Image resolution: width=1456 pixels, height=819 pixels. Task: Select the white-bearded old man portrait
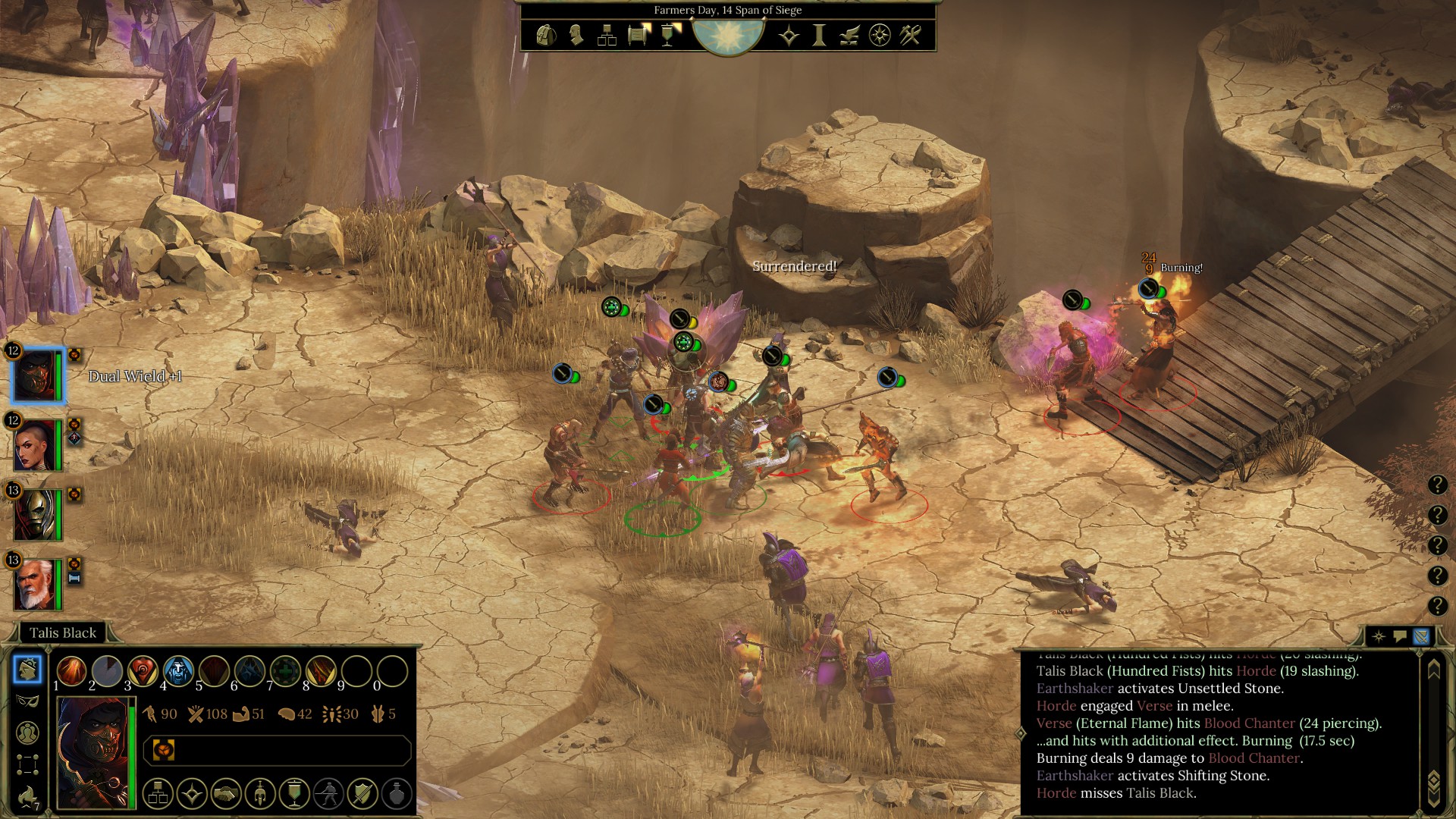pos(36,584)
